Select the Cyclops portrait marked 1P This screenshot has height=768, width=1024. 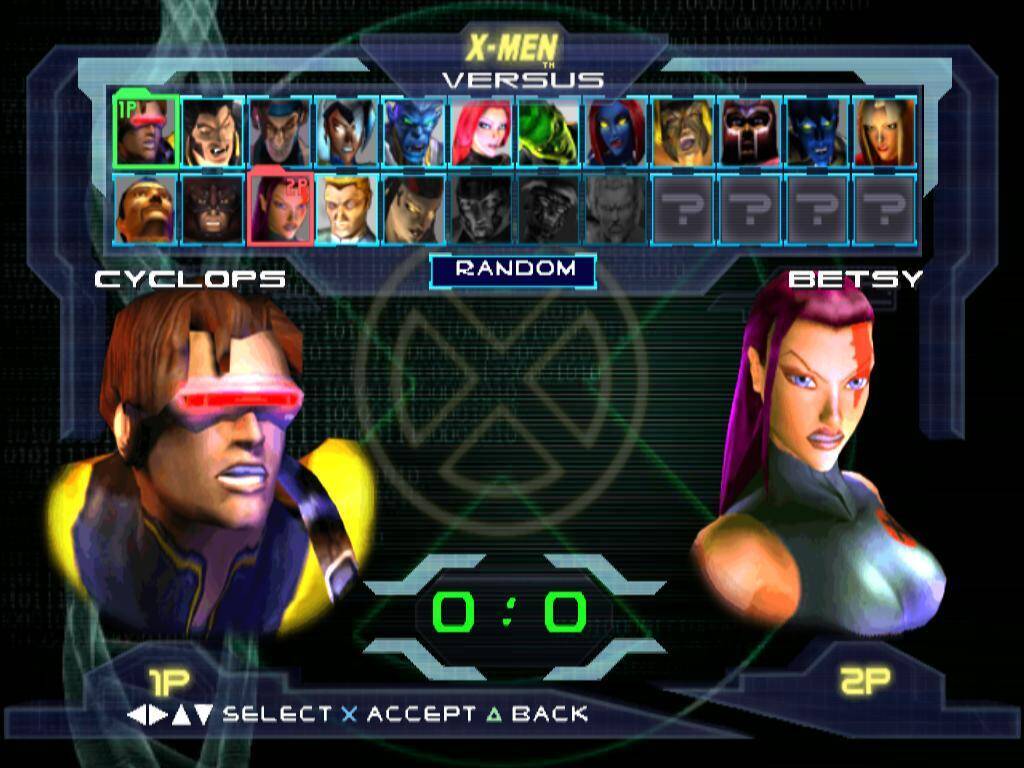coord(146,131)
